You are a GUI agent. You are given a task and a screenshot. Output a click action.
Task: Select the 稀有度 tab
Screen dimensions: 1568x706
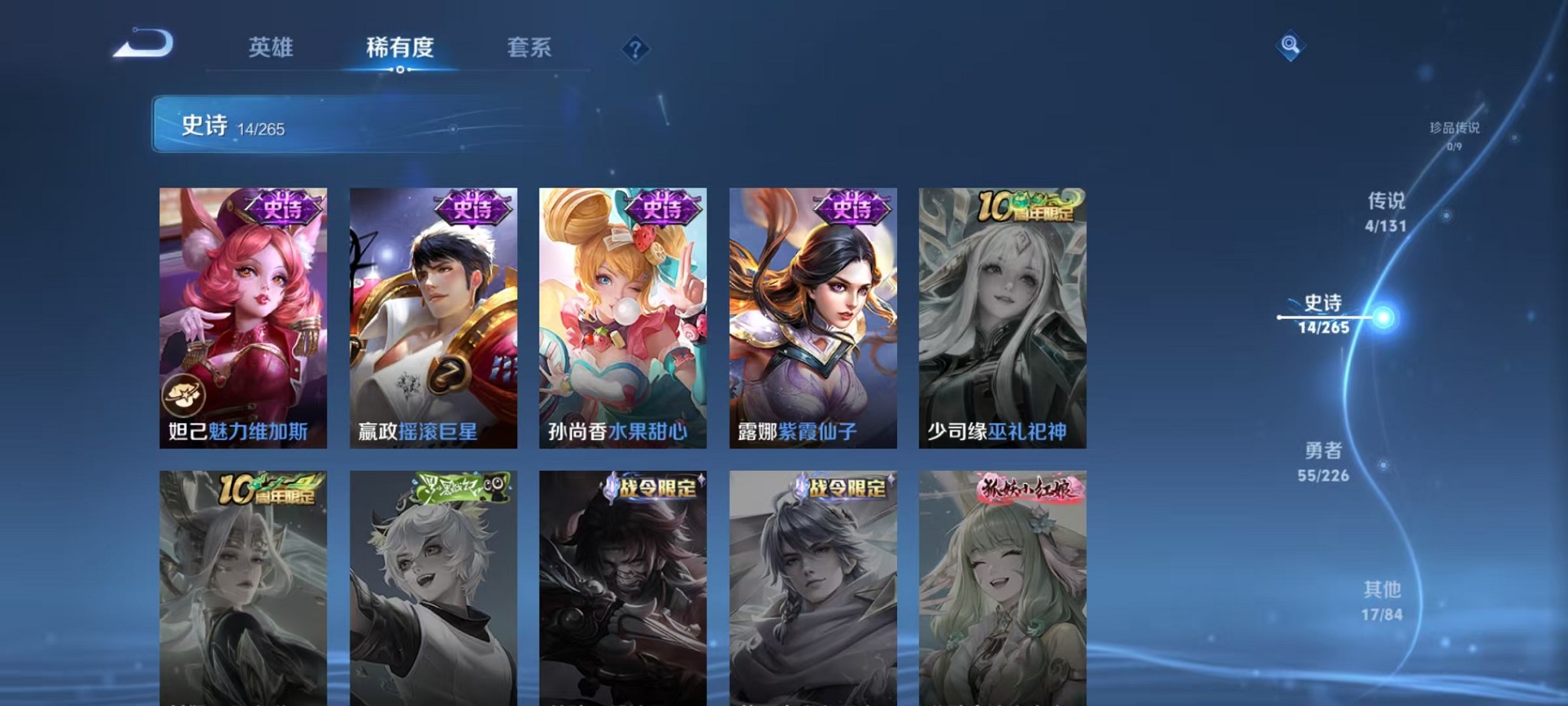point(401,48)
